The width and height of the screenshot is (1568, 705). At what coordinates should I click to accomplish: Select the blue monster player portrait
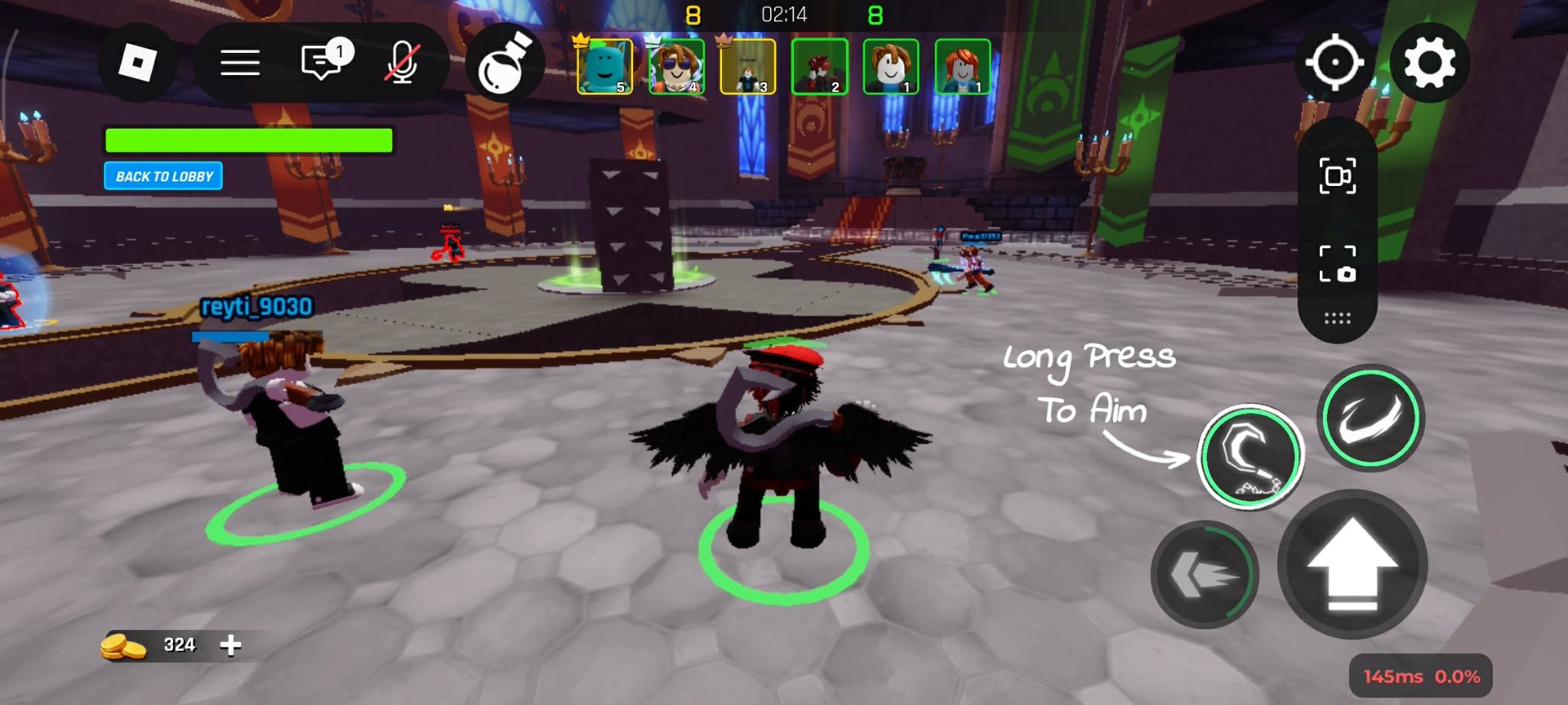604,67
